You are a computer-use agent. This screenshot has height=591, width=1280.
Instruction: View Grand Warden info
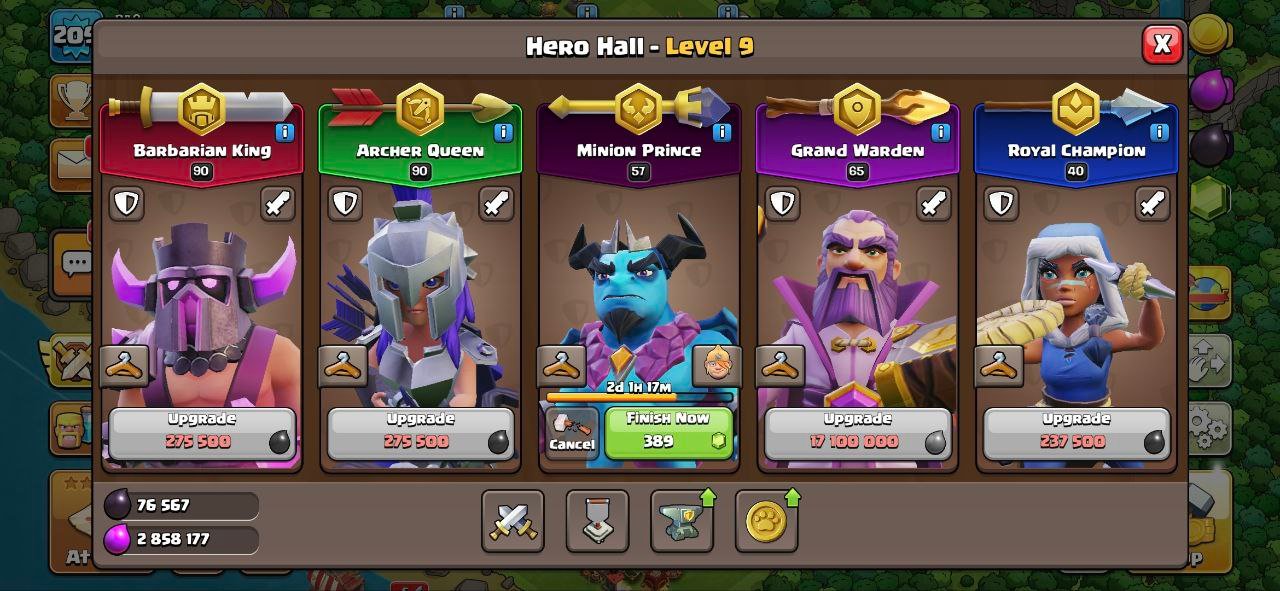tap(940, 132)
